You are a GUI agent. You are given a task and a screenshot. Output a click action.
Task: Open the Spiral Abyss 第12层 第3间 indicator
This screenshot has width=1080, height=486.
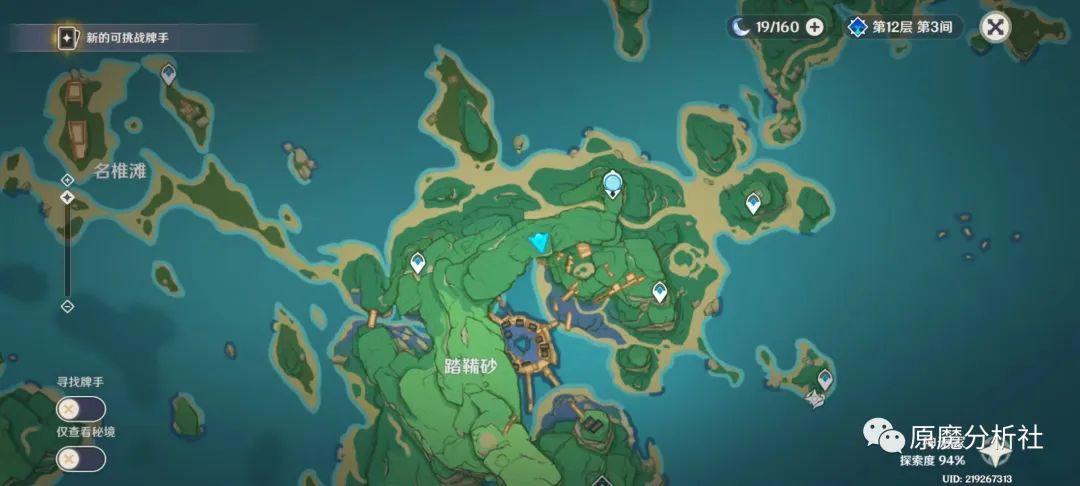click(904, 27)
